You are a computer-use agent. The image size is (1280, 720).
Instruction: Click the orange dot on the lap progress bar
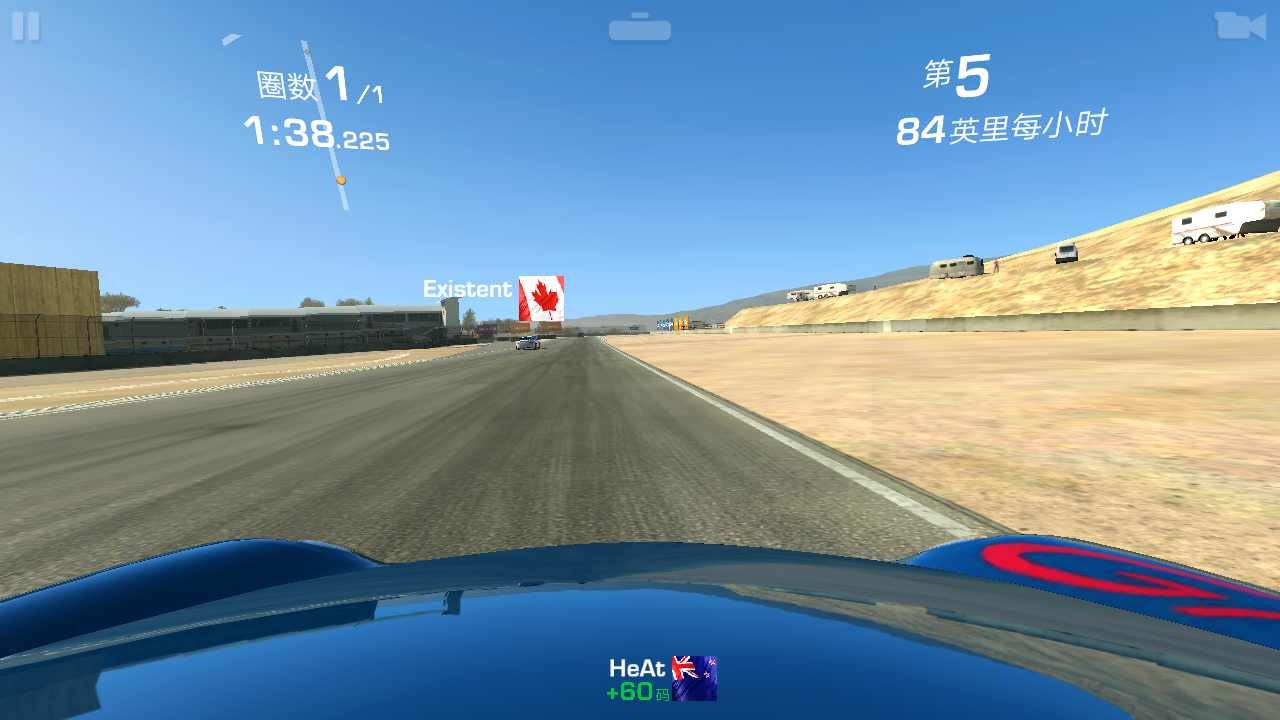[x=341, y=180]
